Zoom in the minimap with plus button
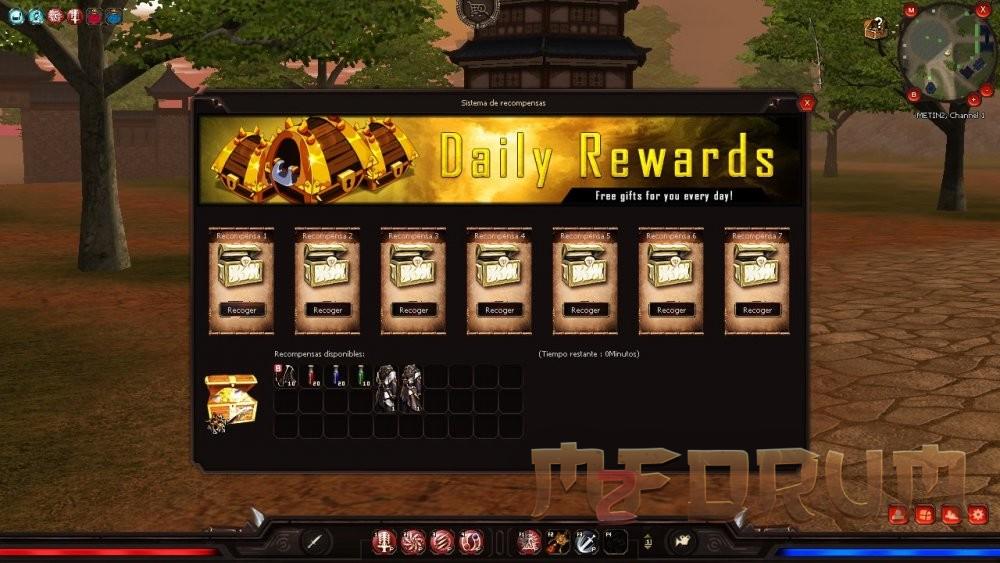 974,99
